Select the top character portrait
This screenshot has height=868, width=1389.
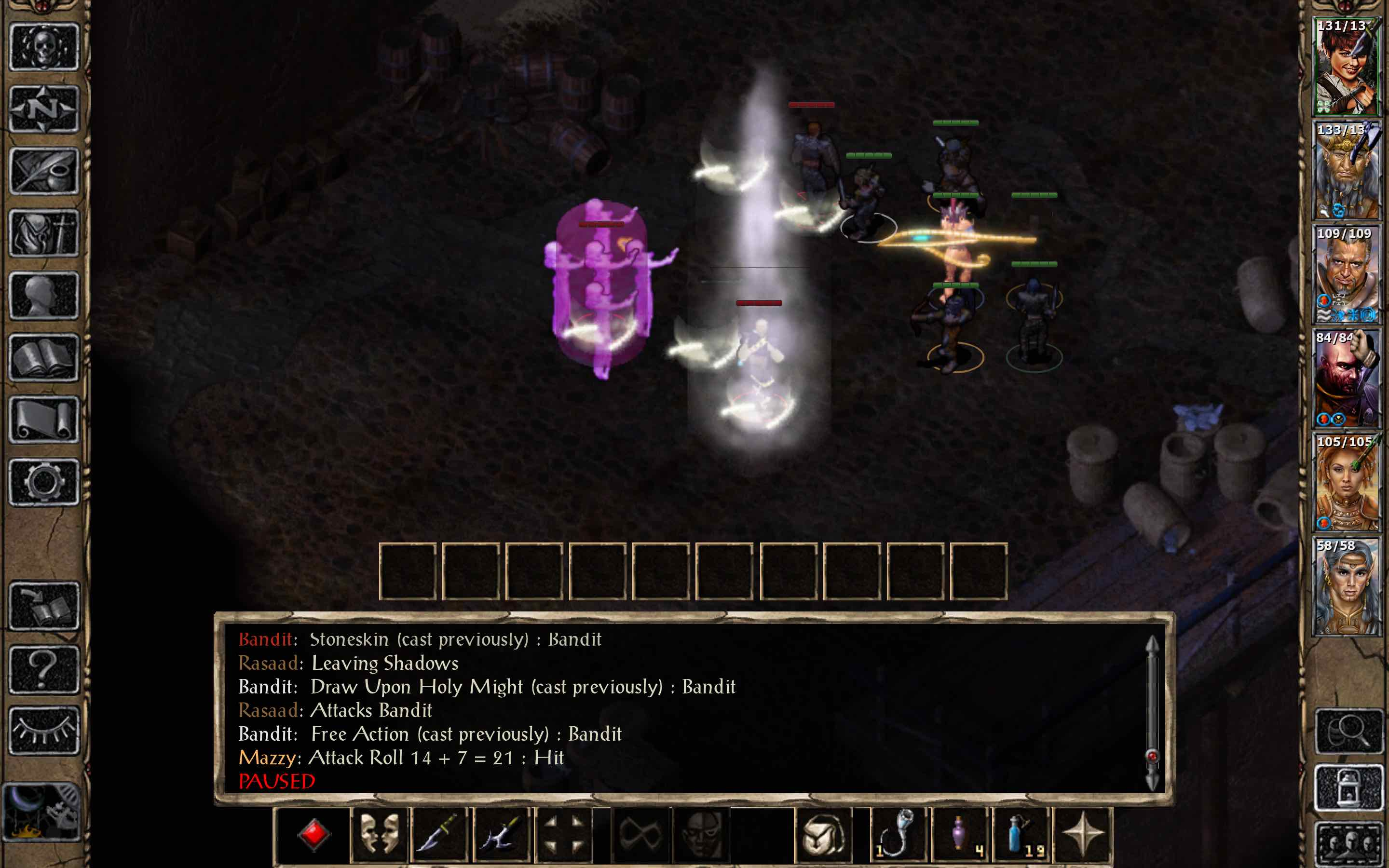(x=1346, y=63)
